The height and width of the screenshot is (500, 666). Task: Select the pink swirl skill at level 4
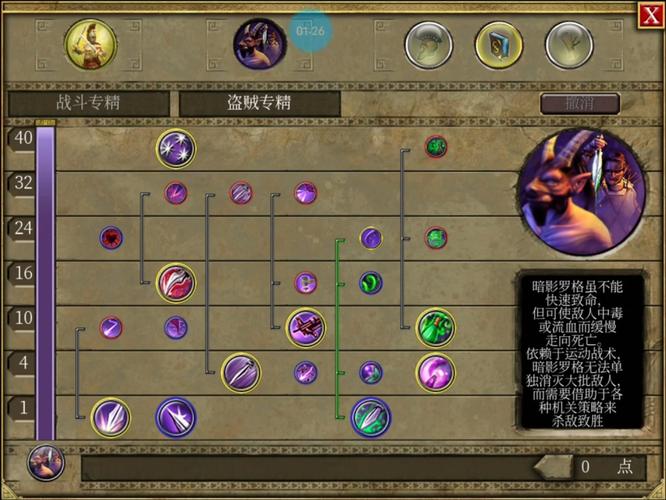[435, 373]
